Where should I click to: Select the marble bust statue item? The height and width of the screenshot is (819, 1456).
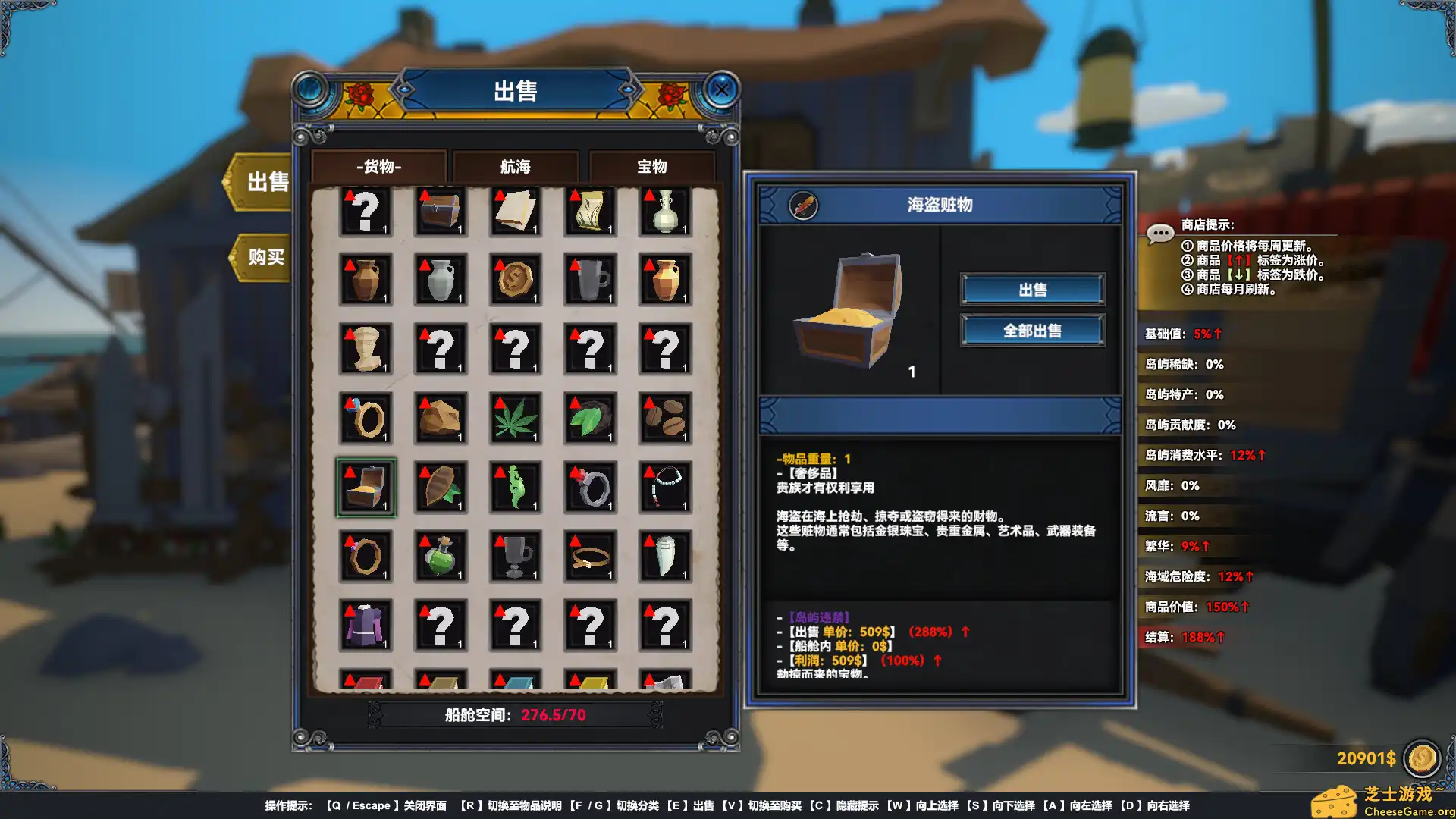366,349
